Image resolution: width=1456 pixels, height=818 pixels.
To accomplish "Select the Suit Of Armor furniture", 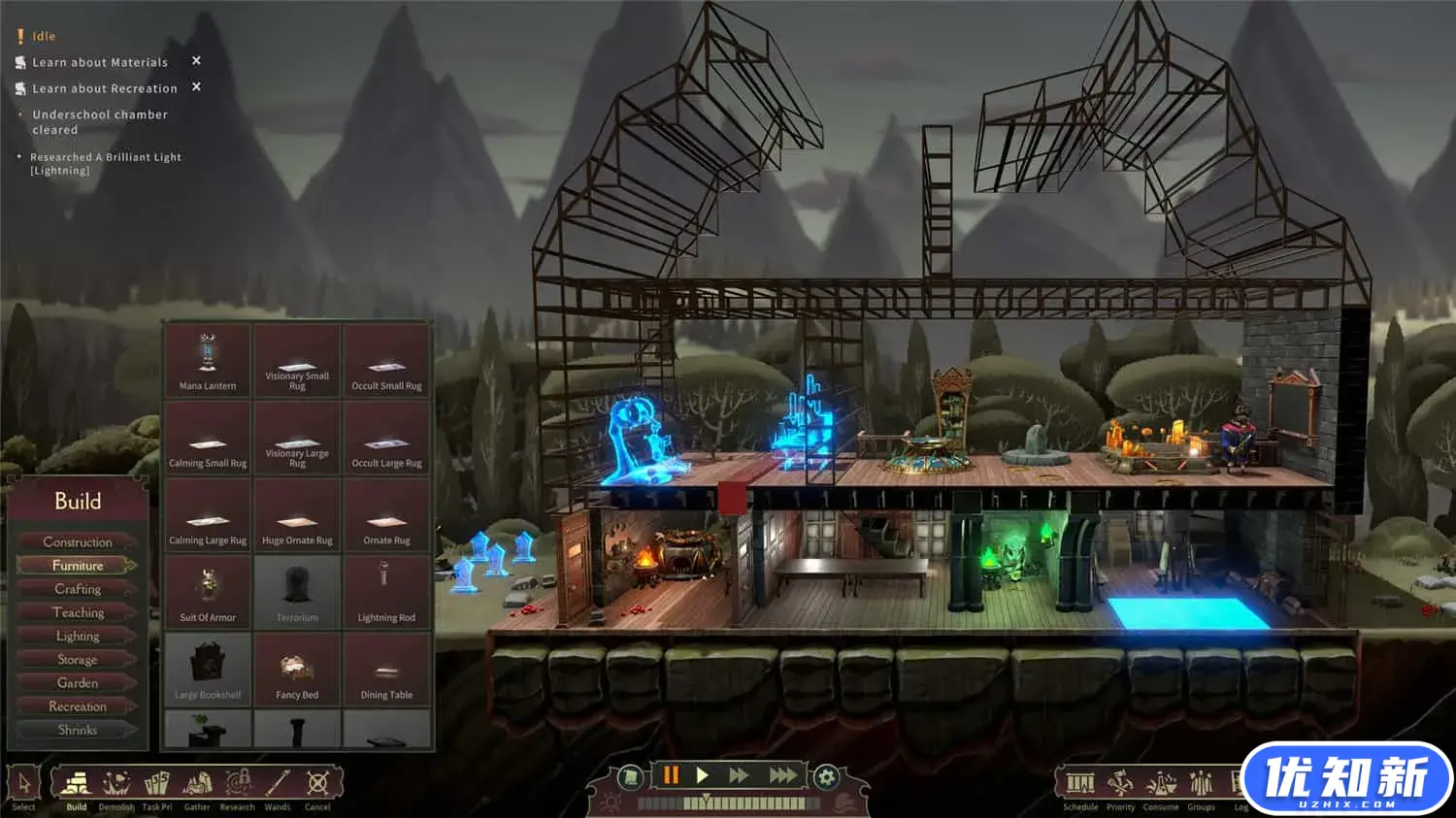I will click(x=208, y=593).
